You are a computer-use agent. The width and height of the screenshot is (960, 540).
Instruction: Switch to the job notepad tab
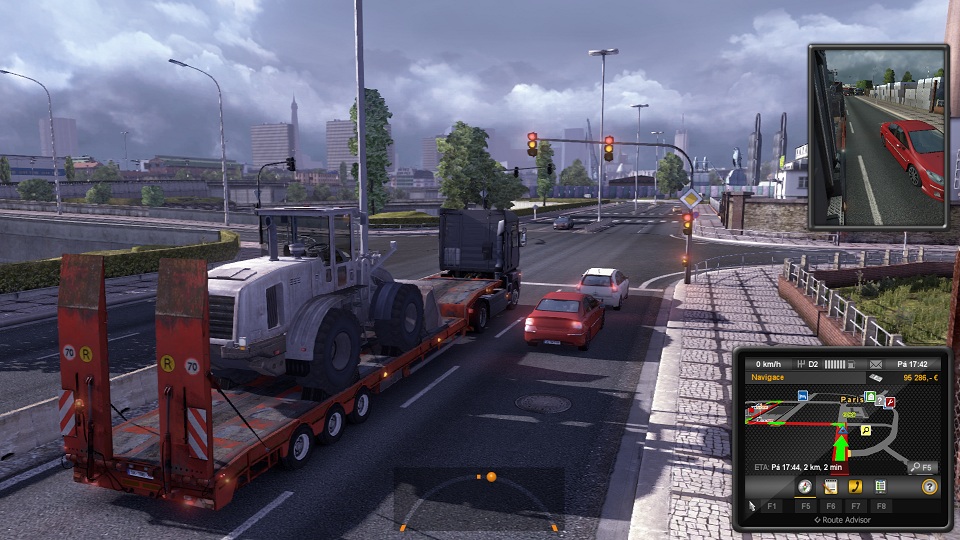(x=830, y=487)
